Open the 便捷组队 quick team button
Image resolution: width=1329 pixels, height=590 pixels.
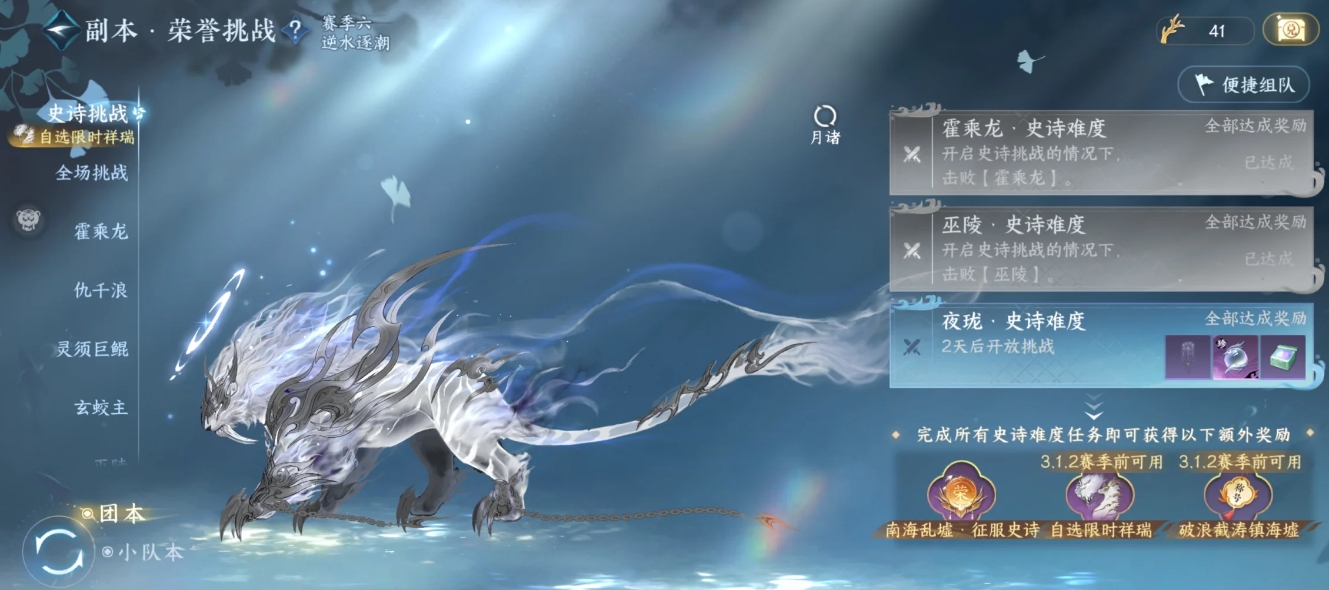click(x=1245, y=85)
